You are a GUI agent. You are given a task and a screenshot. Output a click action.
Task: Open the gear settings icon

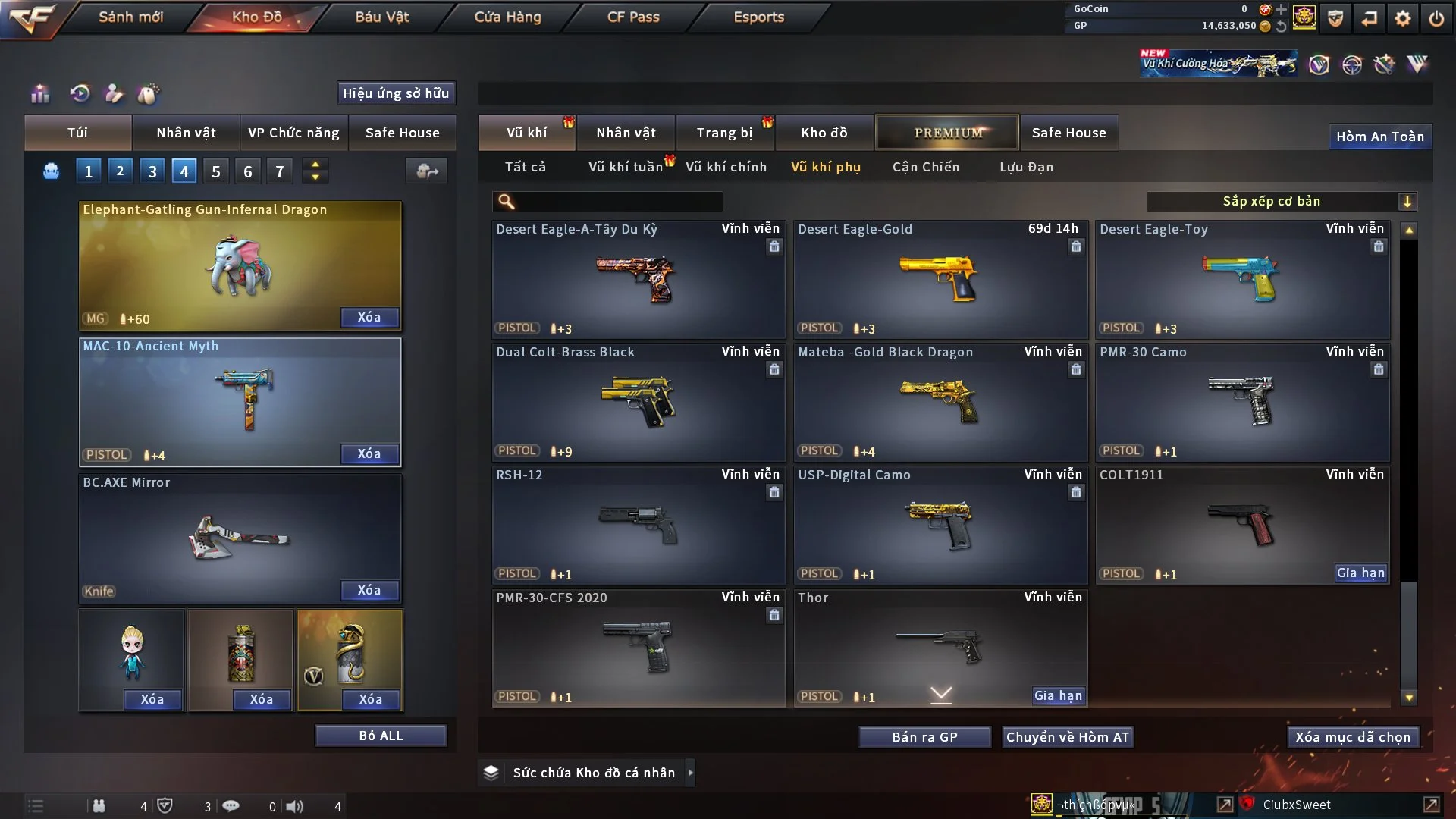(x=1402, y=18)
